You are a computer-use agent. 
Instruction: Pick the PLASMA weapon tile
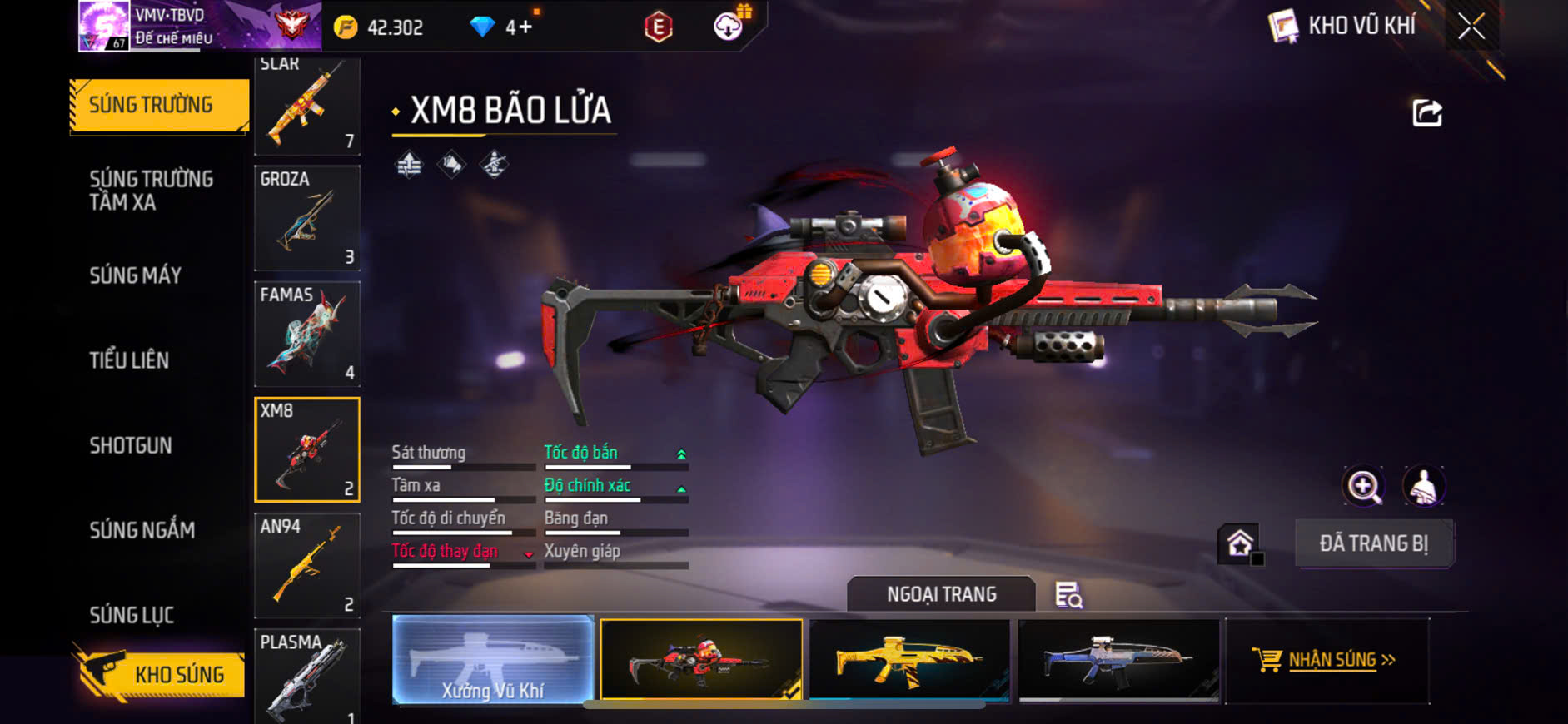(x=306, y=674)
